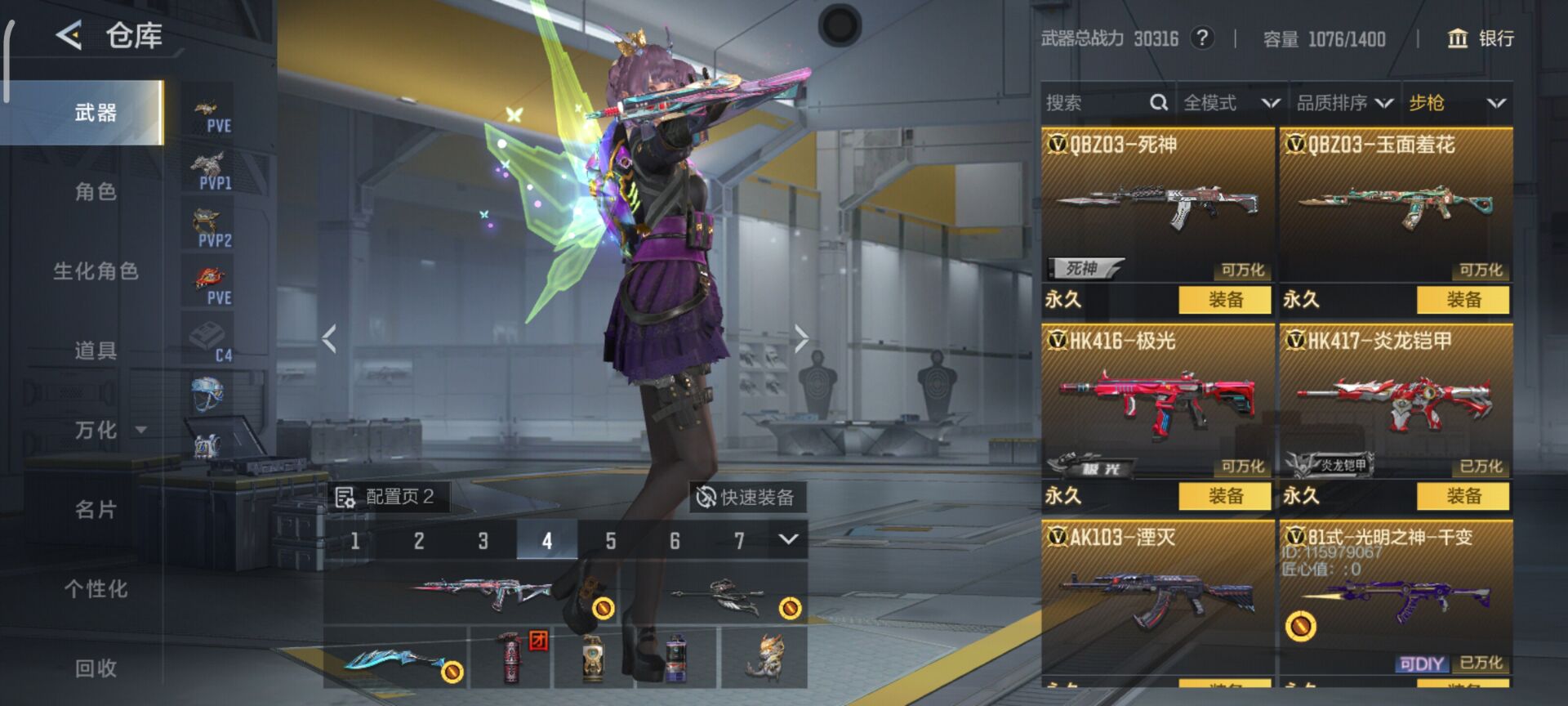Viewport: 1568px width, 706px height.
Task: Open the 步枪 weapon type dropdown
Action: pos(1457,103)
